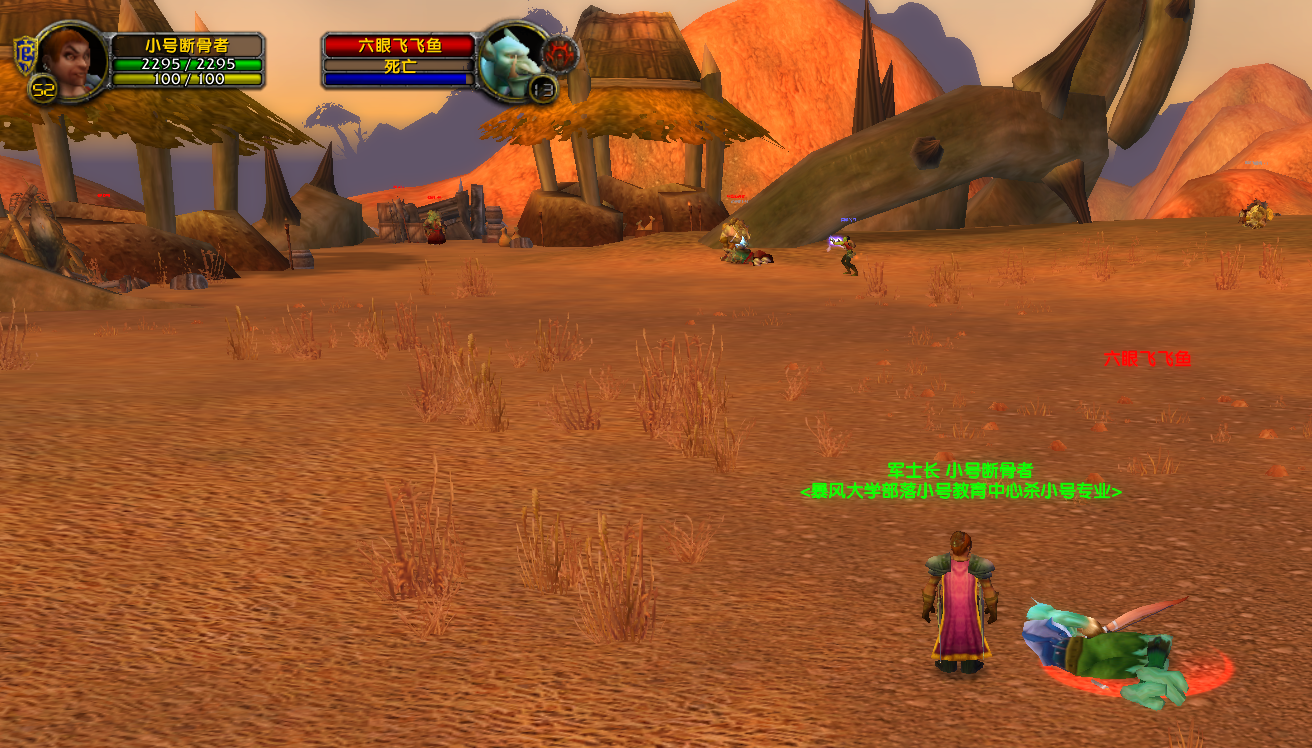Click the Horde faction badge on target frame
Viewport: 1312px width, 748px height.
[558, 51]
